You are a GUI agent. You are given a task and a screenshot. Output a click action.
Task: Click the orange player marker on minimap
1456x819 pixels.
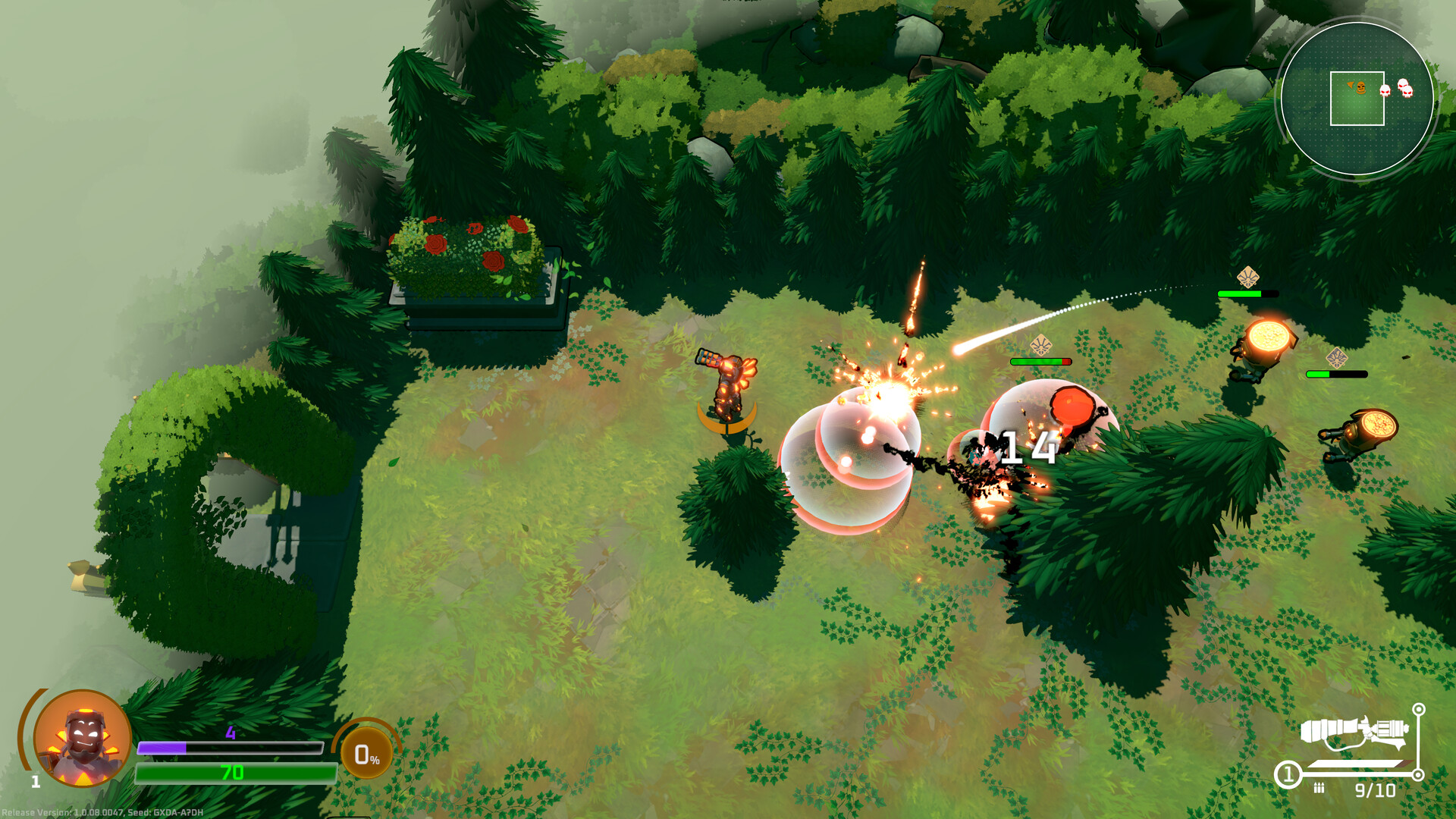(1360, 88)
